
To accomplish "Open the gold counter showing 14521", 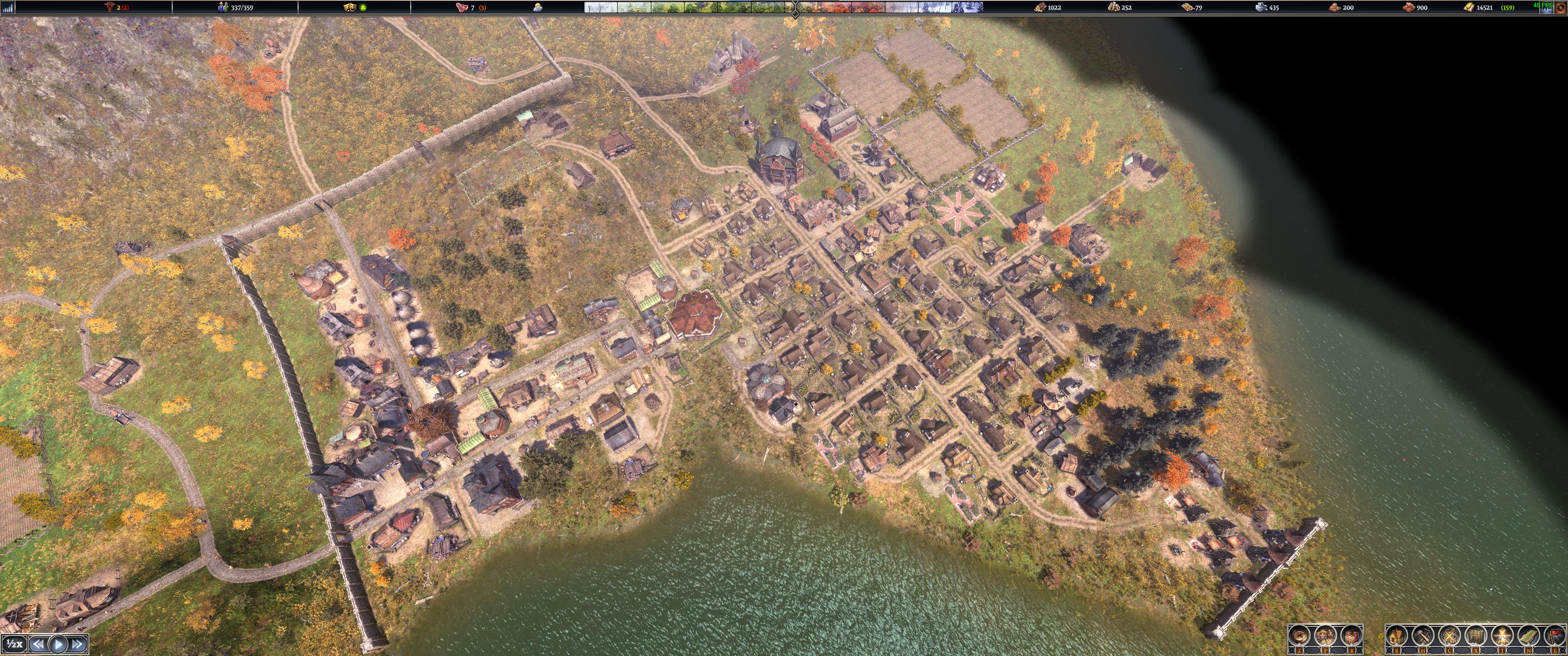I will [x=1469, y=8].
